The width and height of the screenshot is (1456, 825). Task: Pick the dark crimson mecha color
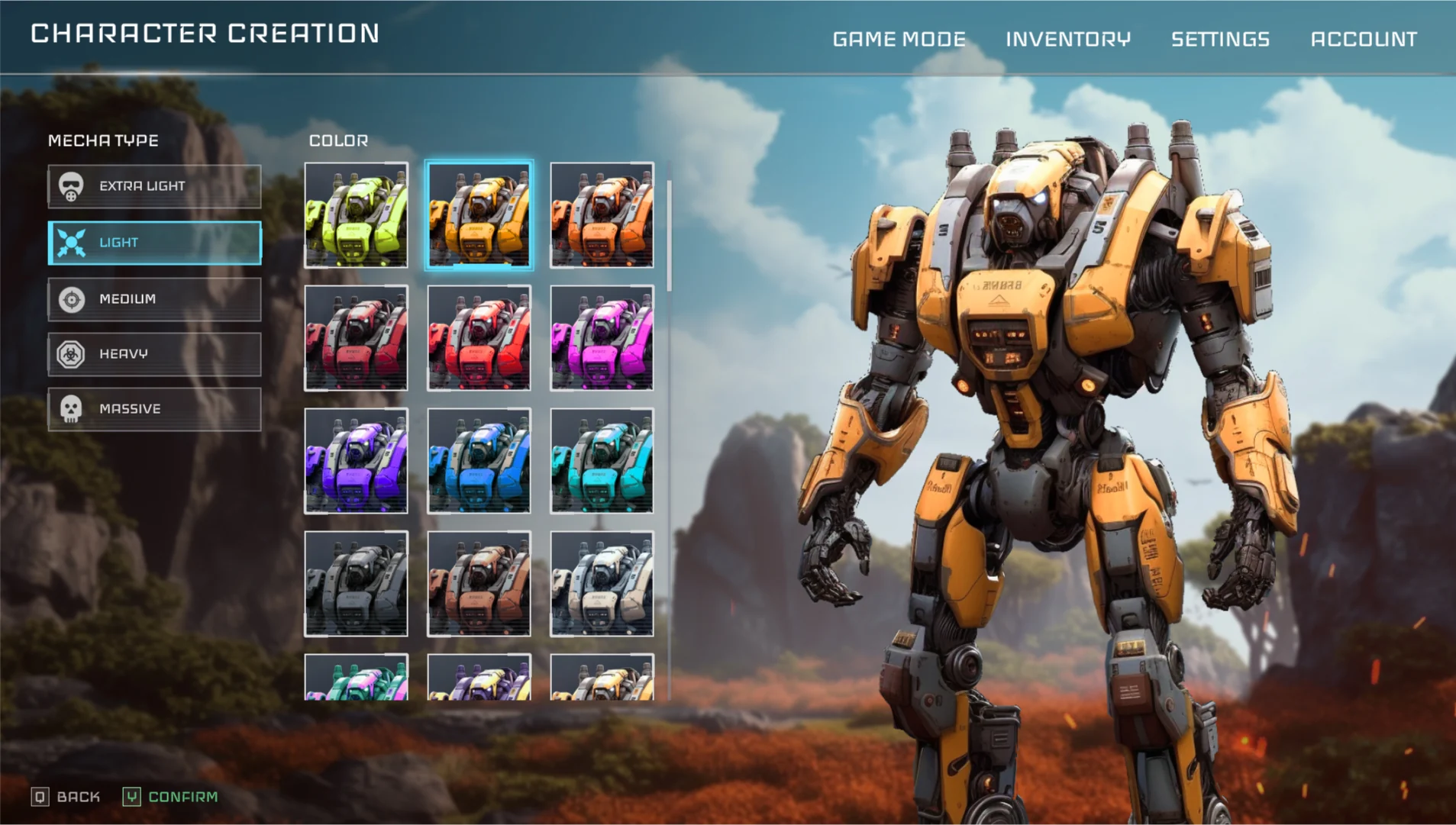coord(356,338)
